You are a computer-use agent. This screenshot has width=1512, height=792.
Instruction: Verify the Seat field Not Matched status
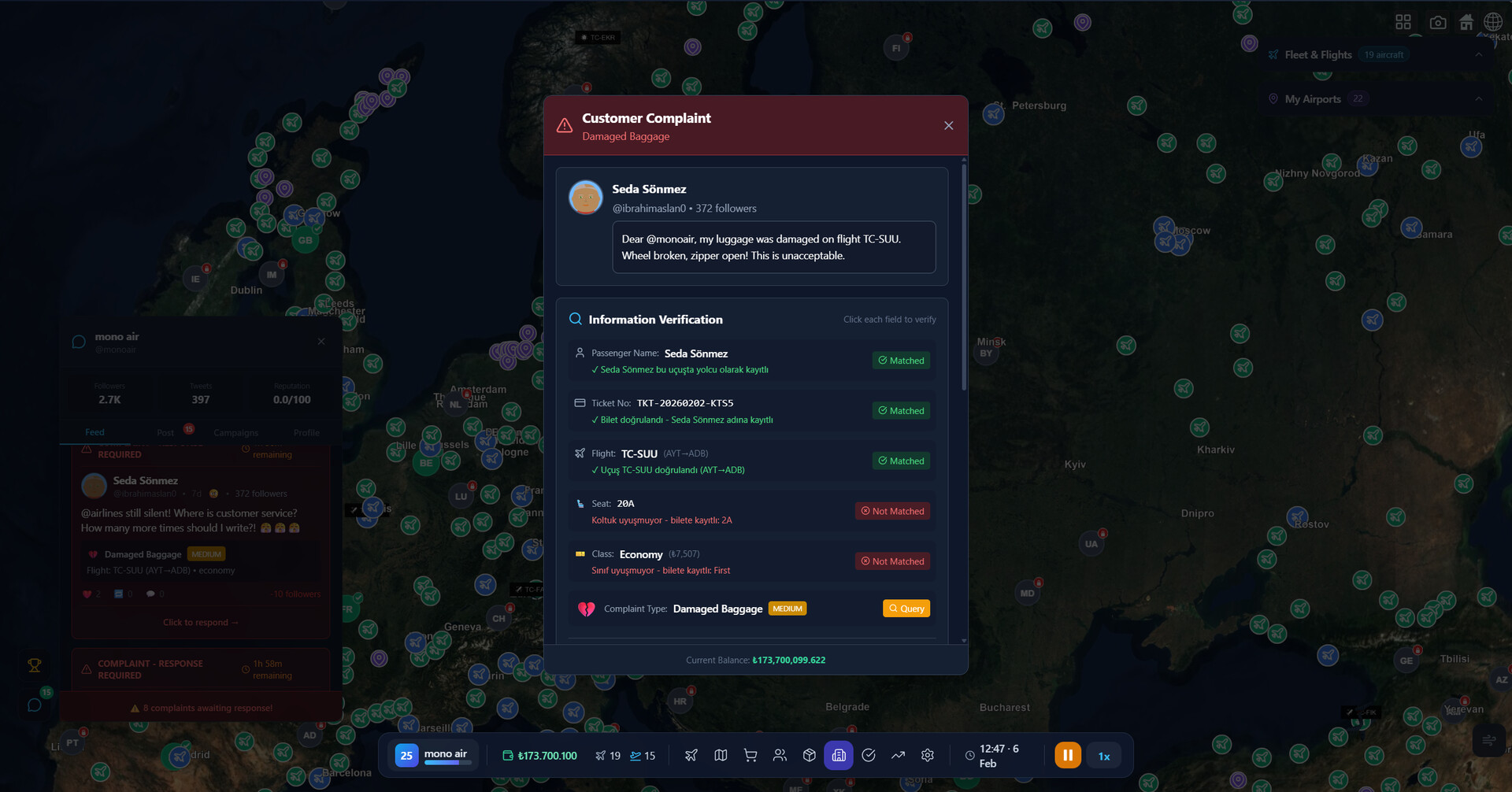pyautogui.click(x=892, y=510)
